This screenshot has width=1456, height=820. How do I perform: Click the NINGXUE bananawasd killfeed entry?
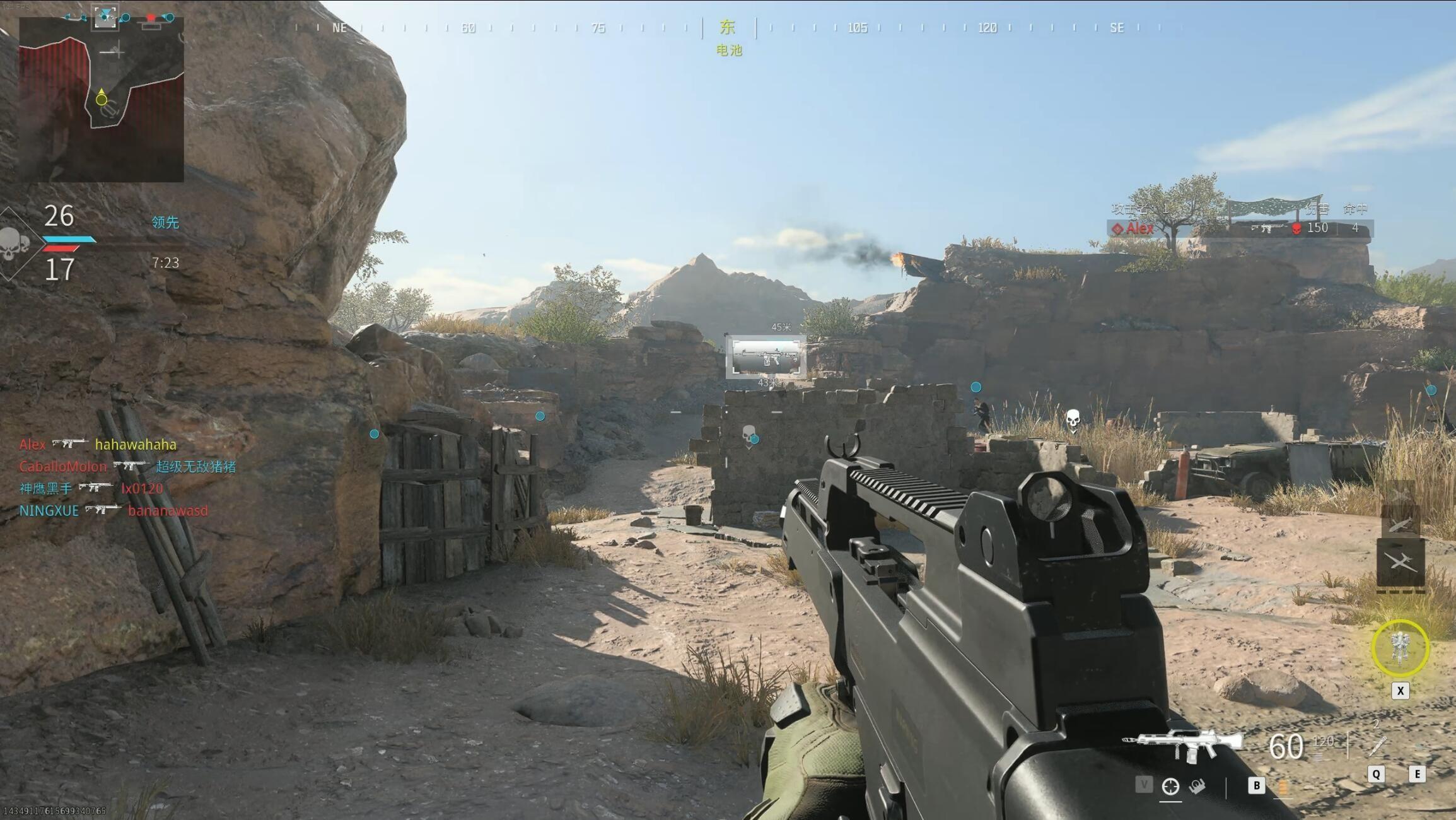click(x=114, y=510)
